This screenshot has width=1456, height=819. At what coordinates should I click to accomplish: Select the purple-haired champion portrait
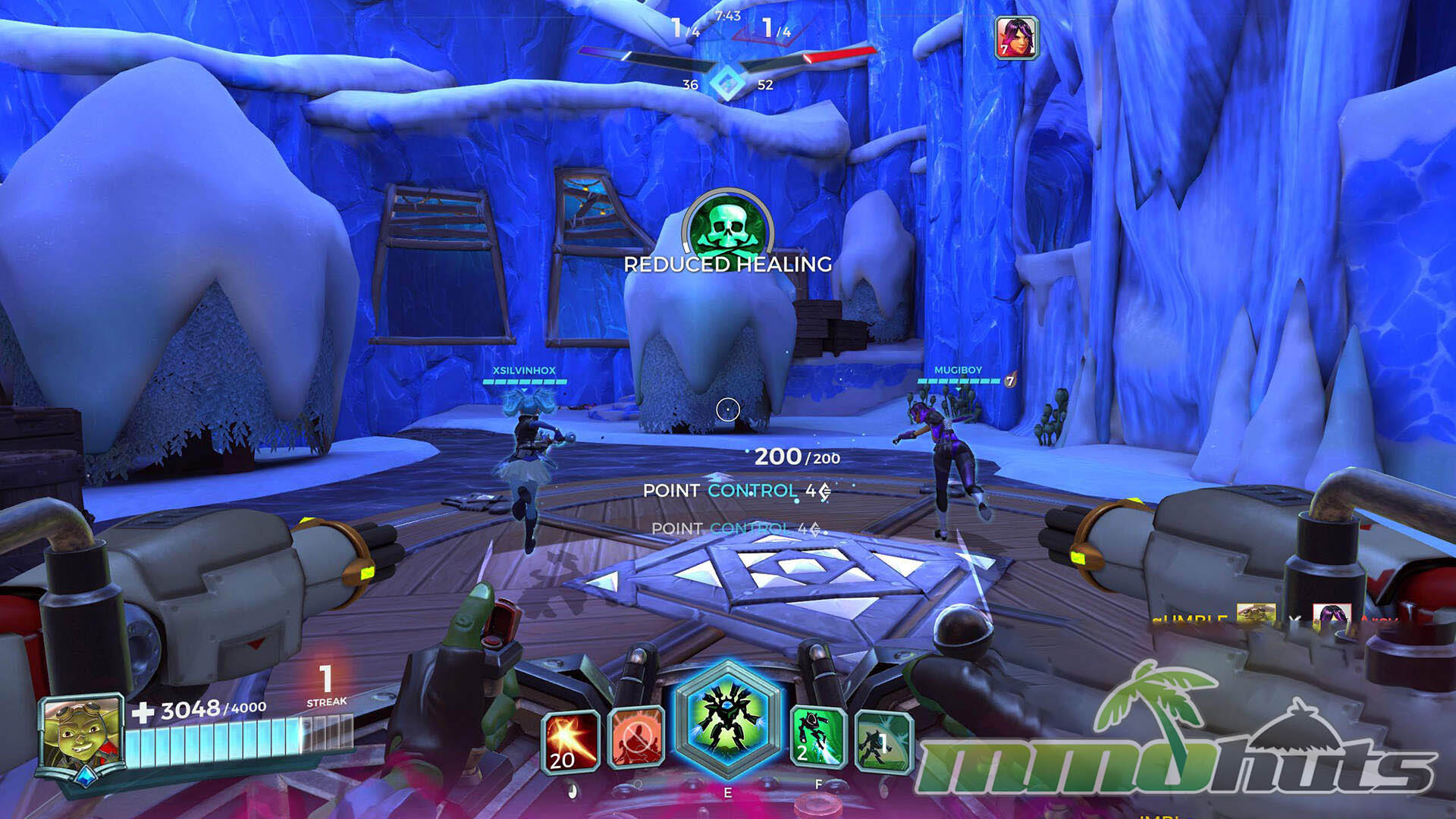click(1016, 36)
